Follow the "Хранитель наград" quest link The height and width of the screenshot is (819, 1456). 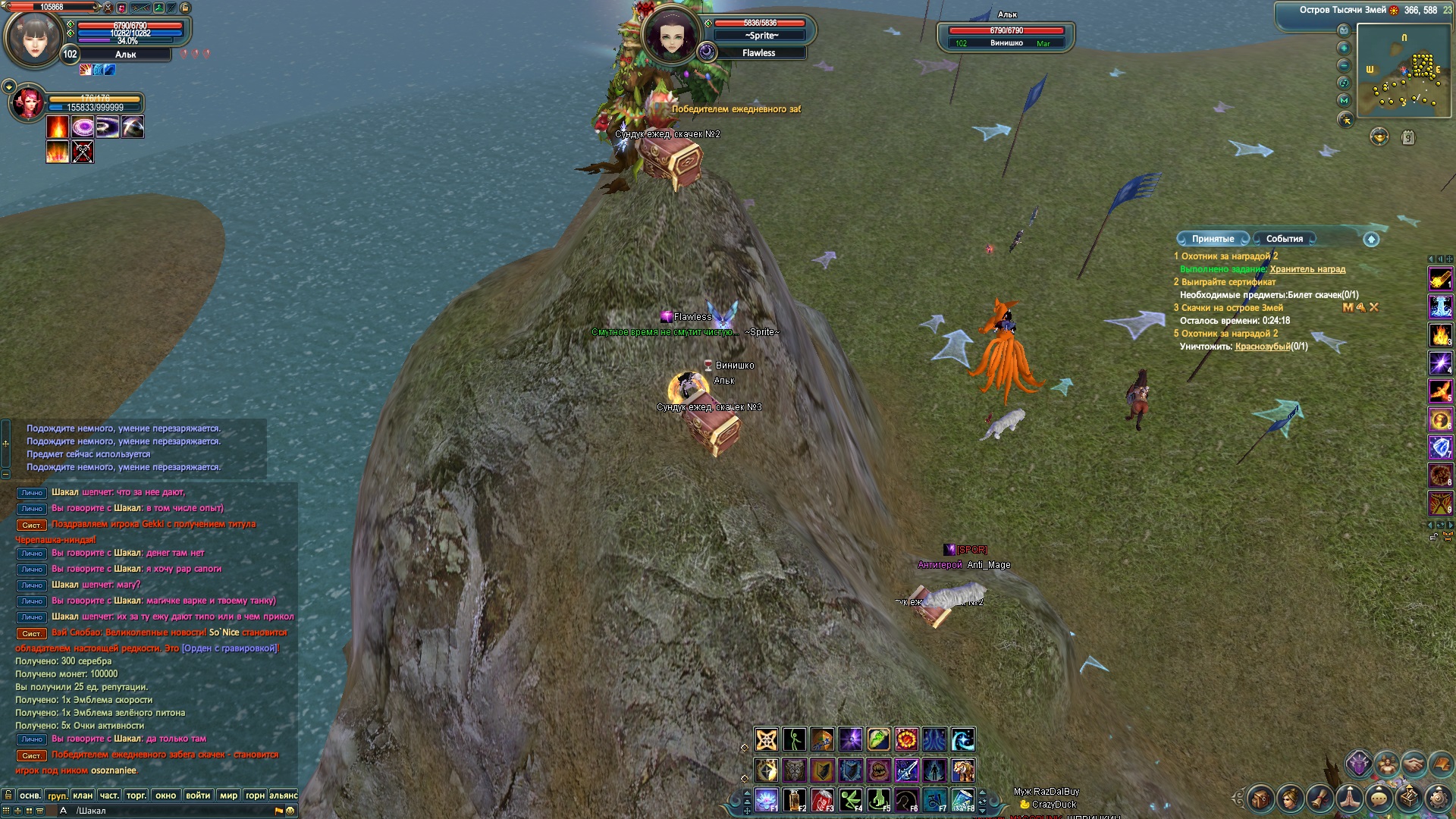point(1307,269)
